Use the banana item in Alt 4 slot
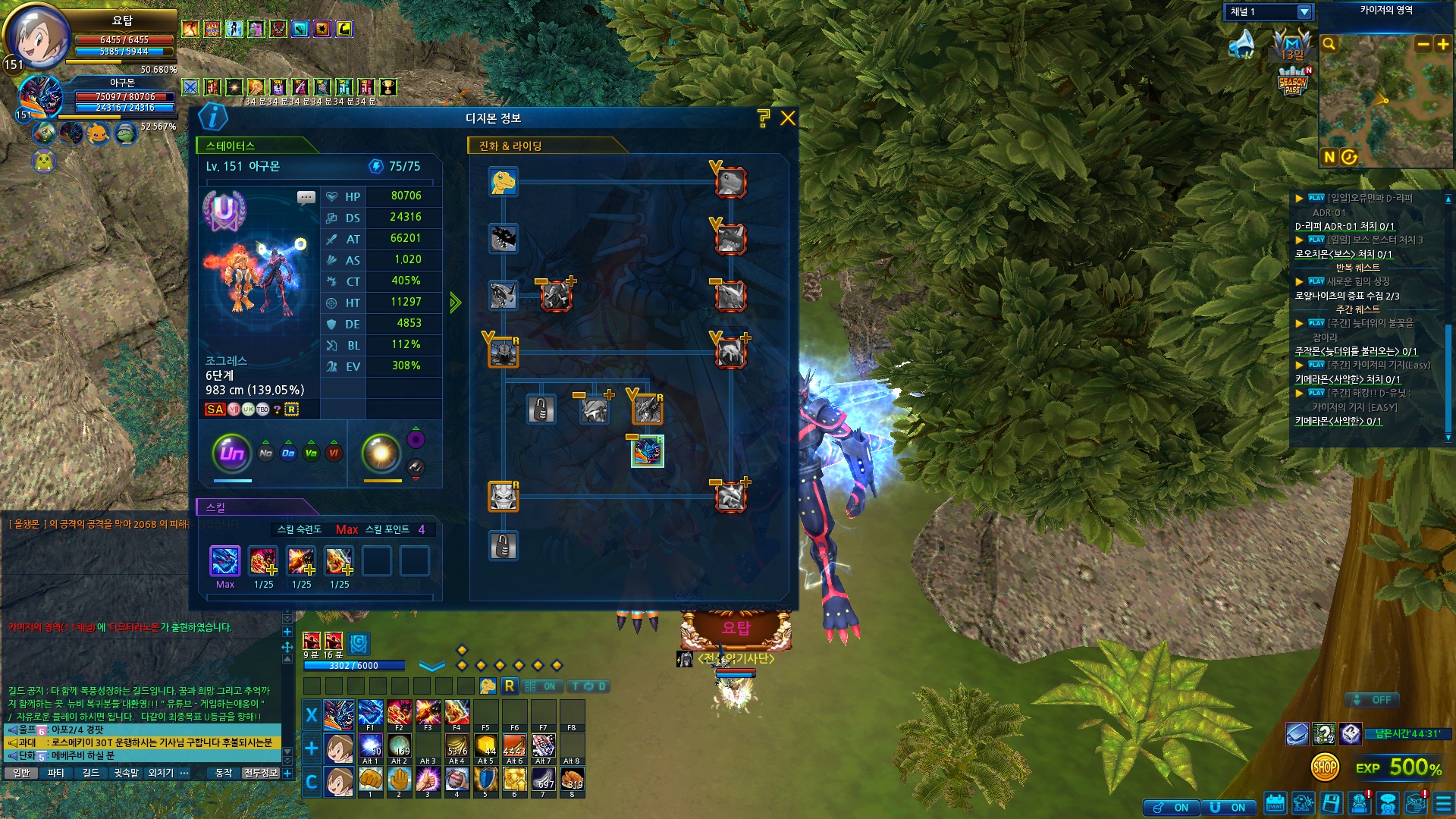1456x819 pixels. tap(457, 747)
